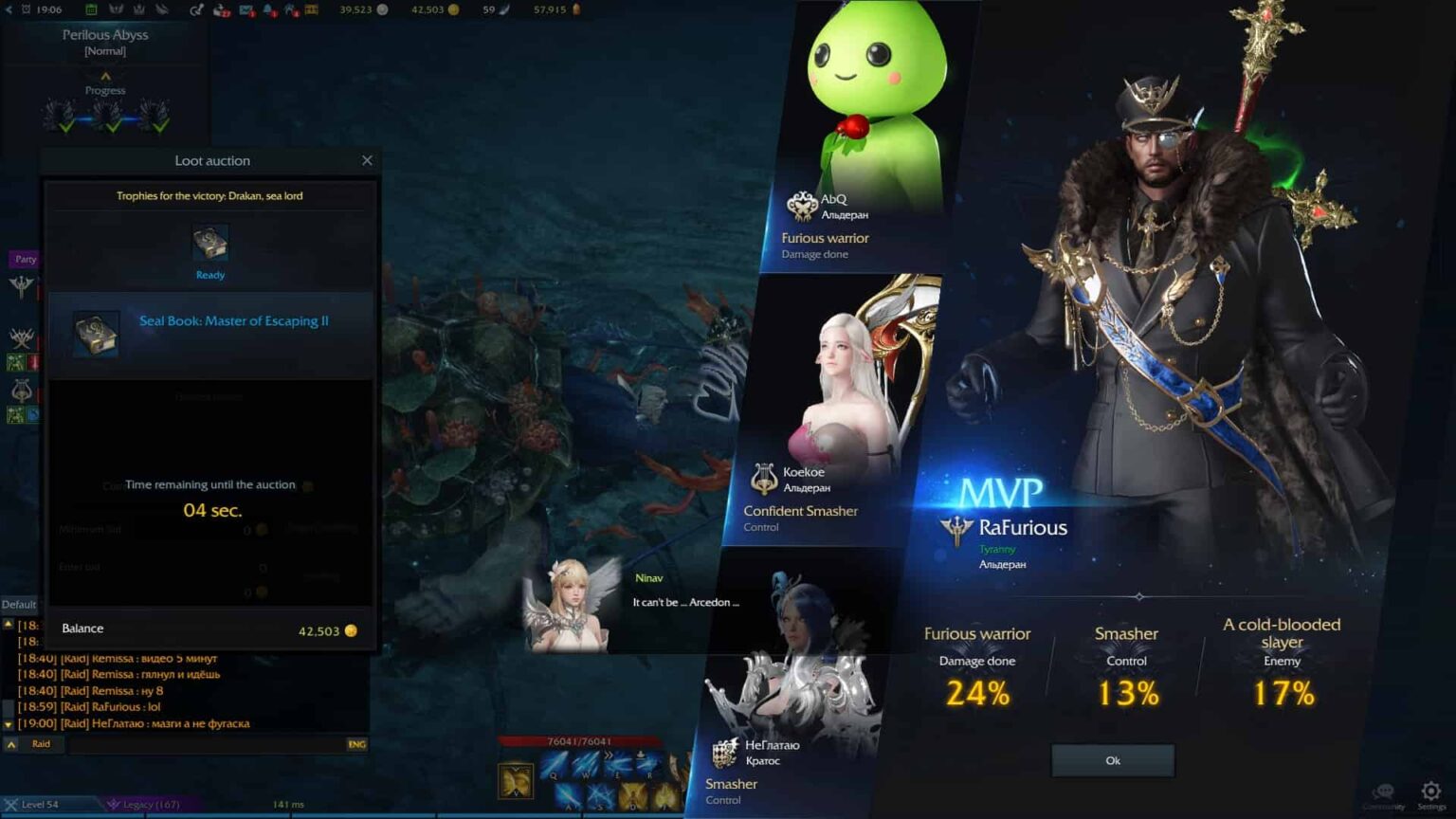The height and width of the screenshot is (819, 1456).
Task: Click the 76041/76041 health bar
Action: 579,742
